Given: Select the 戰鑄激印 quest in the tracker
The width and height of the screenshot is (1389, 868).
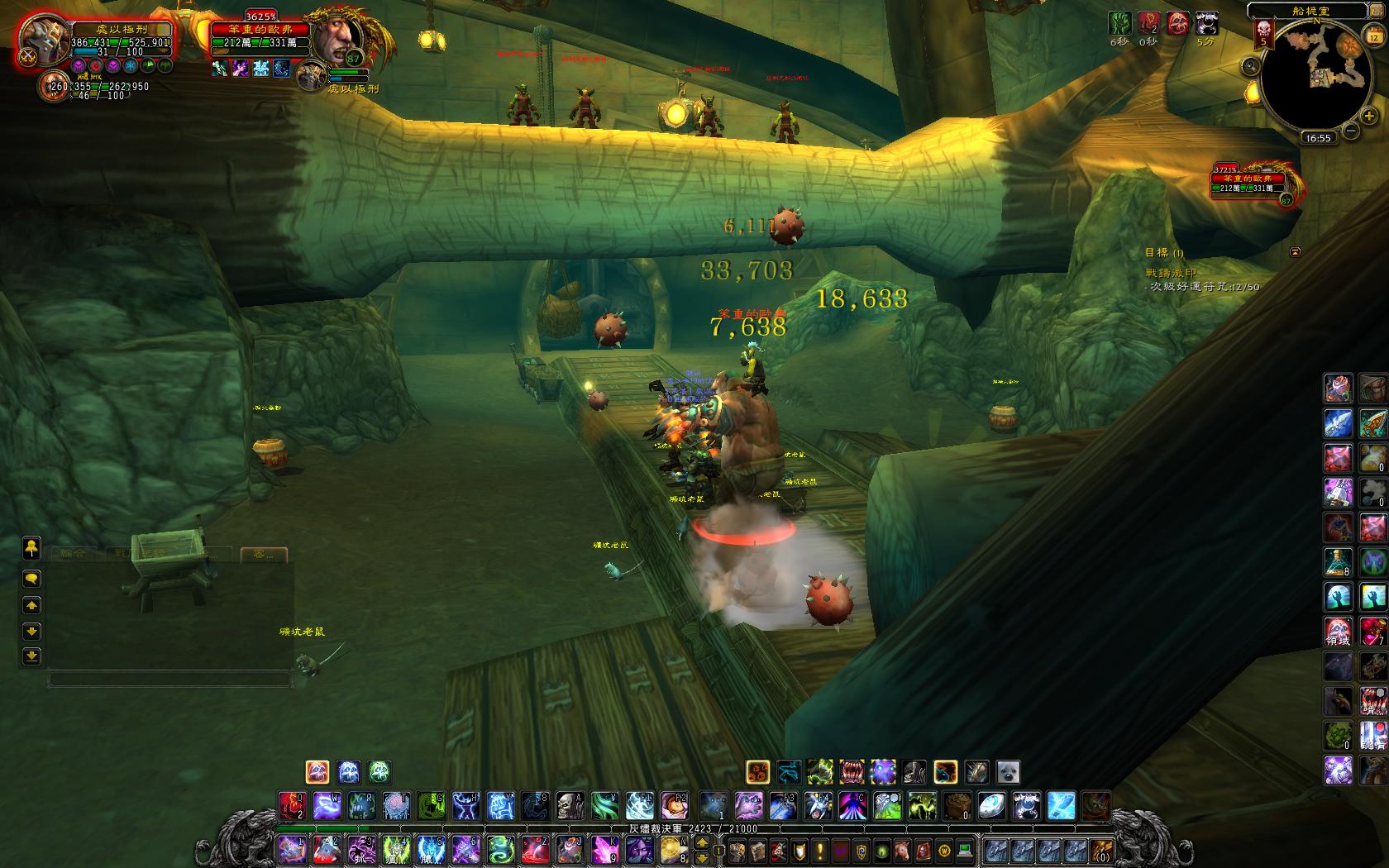Looking at the screenshot, I should (1171, 273).
